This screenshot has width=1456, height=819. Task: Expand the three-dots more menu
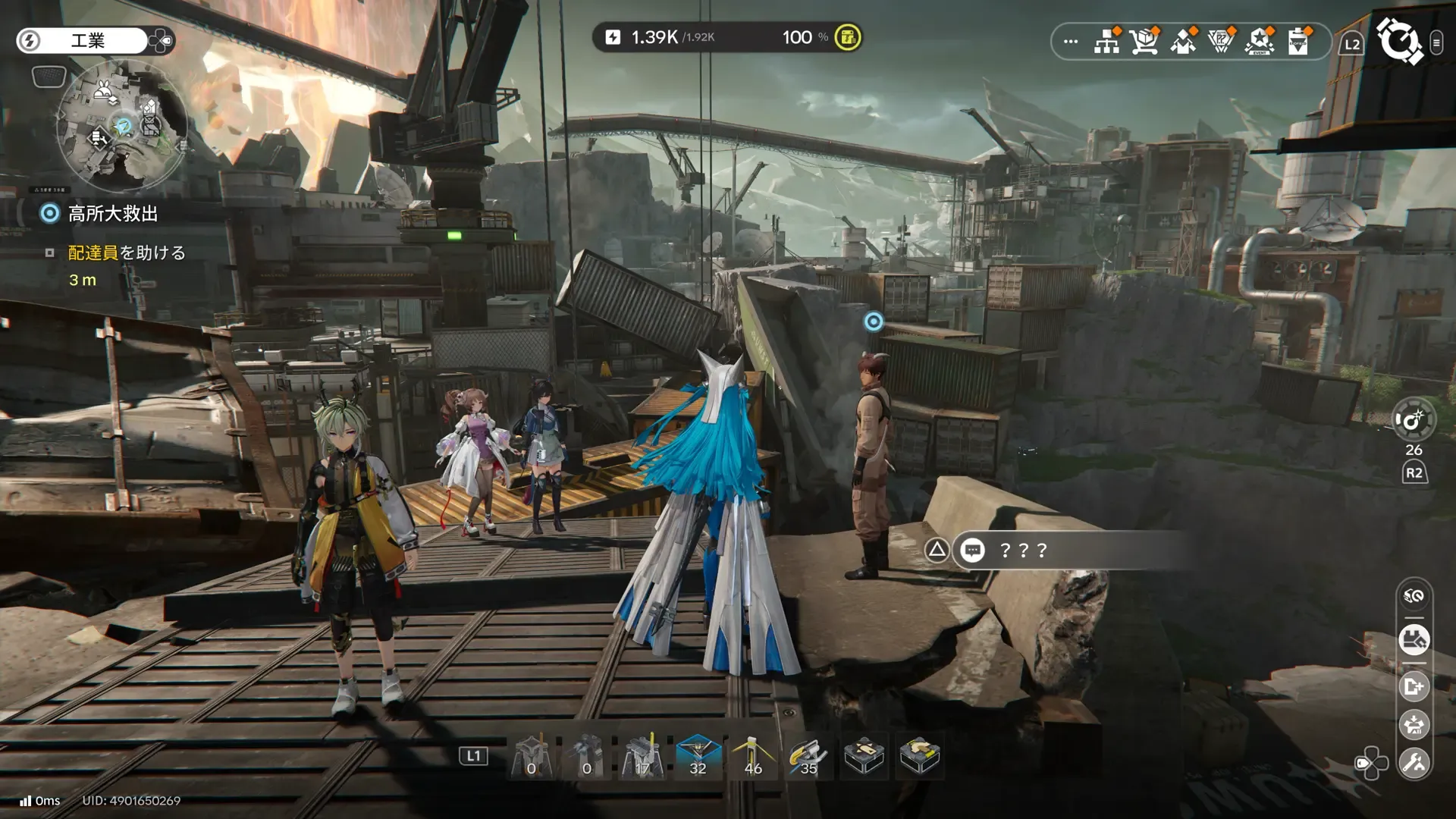(x=1071, y=42)
